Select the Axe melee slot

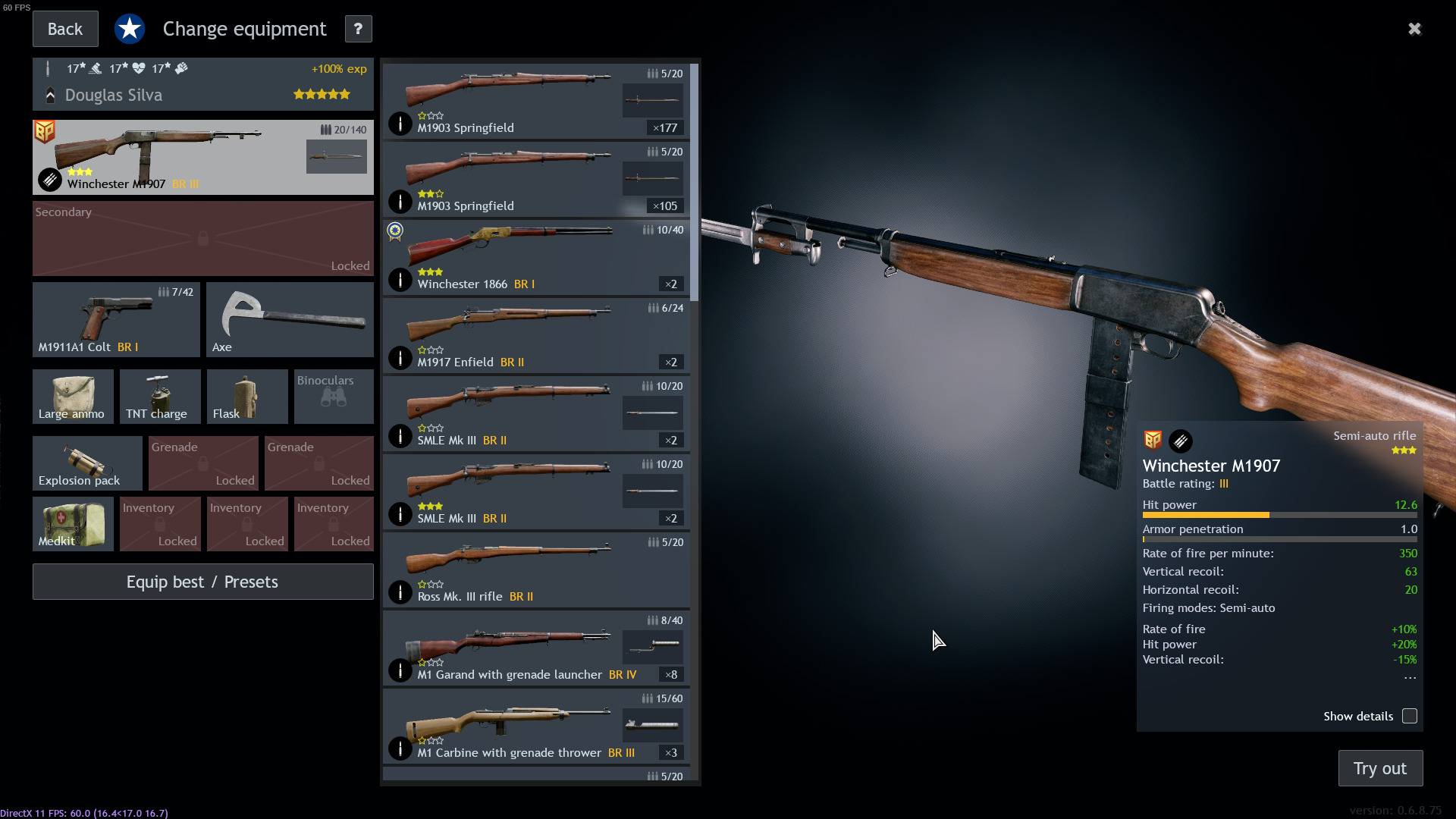[x=289, y=319]
